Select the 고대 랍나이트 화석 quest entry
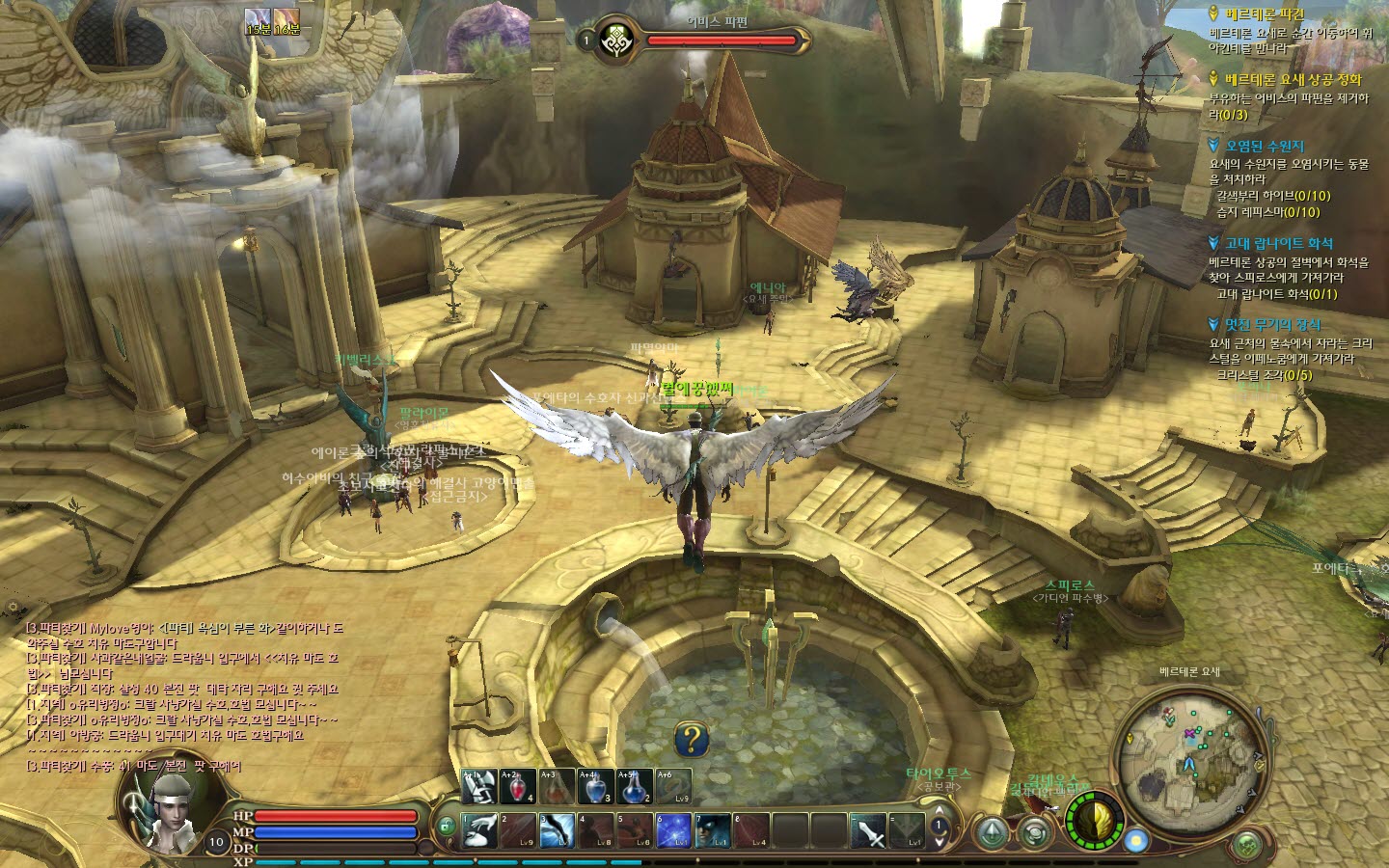The width and height of the screenshot is (1389, 868). 1278,243
